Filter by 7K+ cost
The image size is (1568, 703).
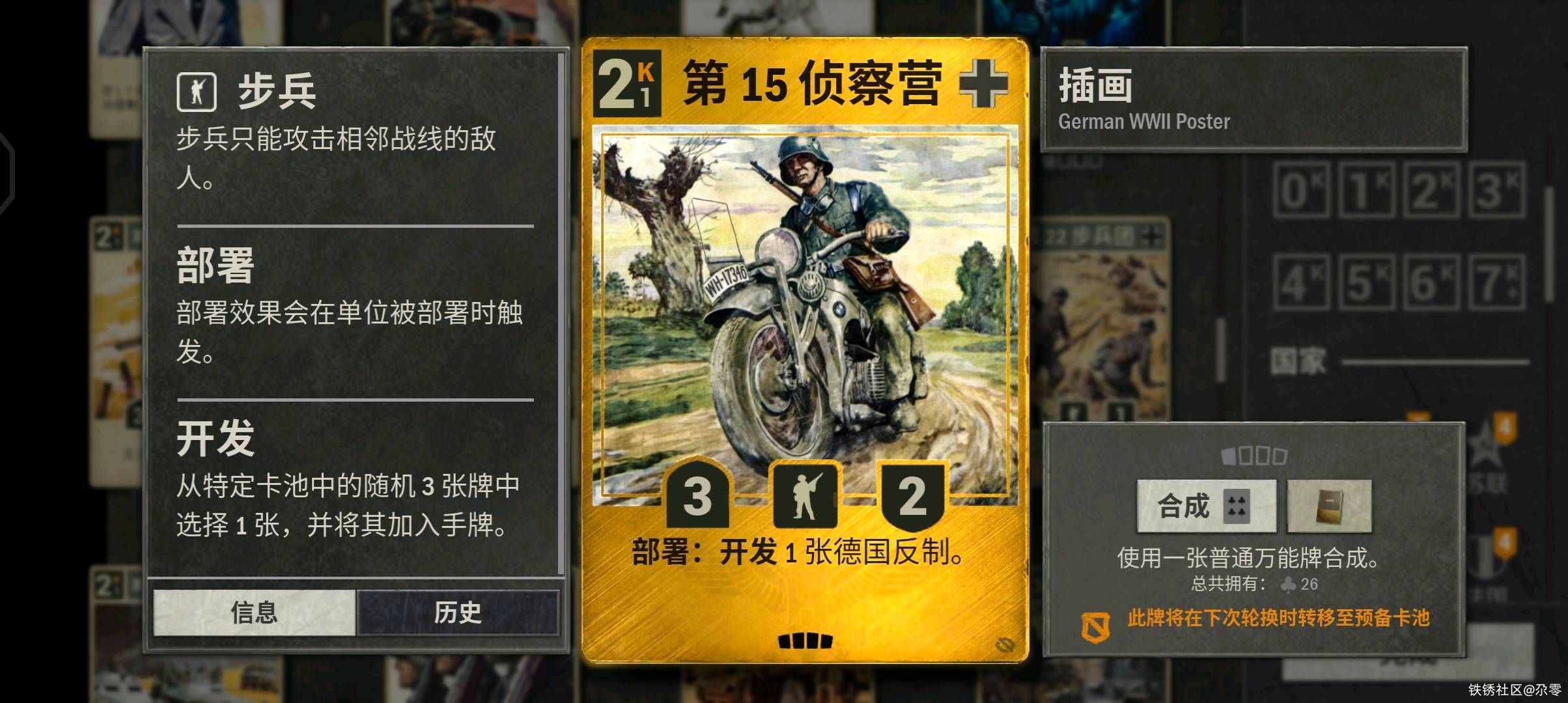1496,282
